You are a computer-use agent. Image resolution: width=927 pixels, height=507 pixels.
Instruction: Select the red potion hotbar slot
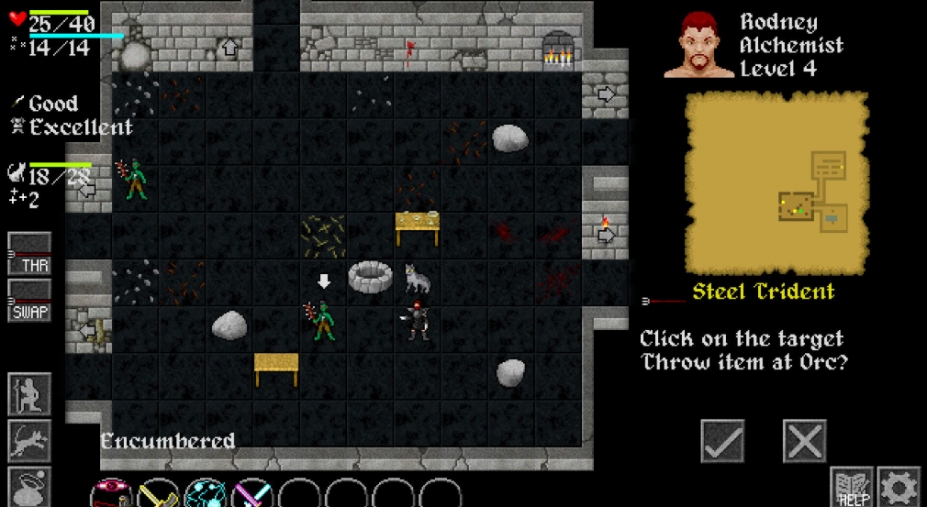coord(112,494)
